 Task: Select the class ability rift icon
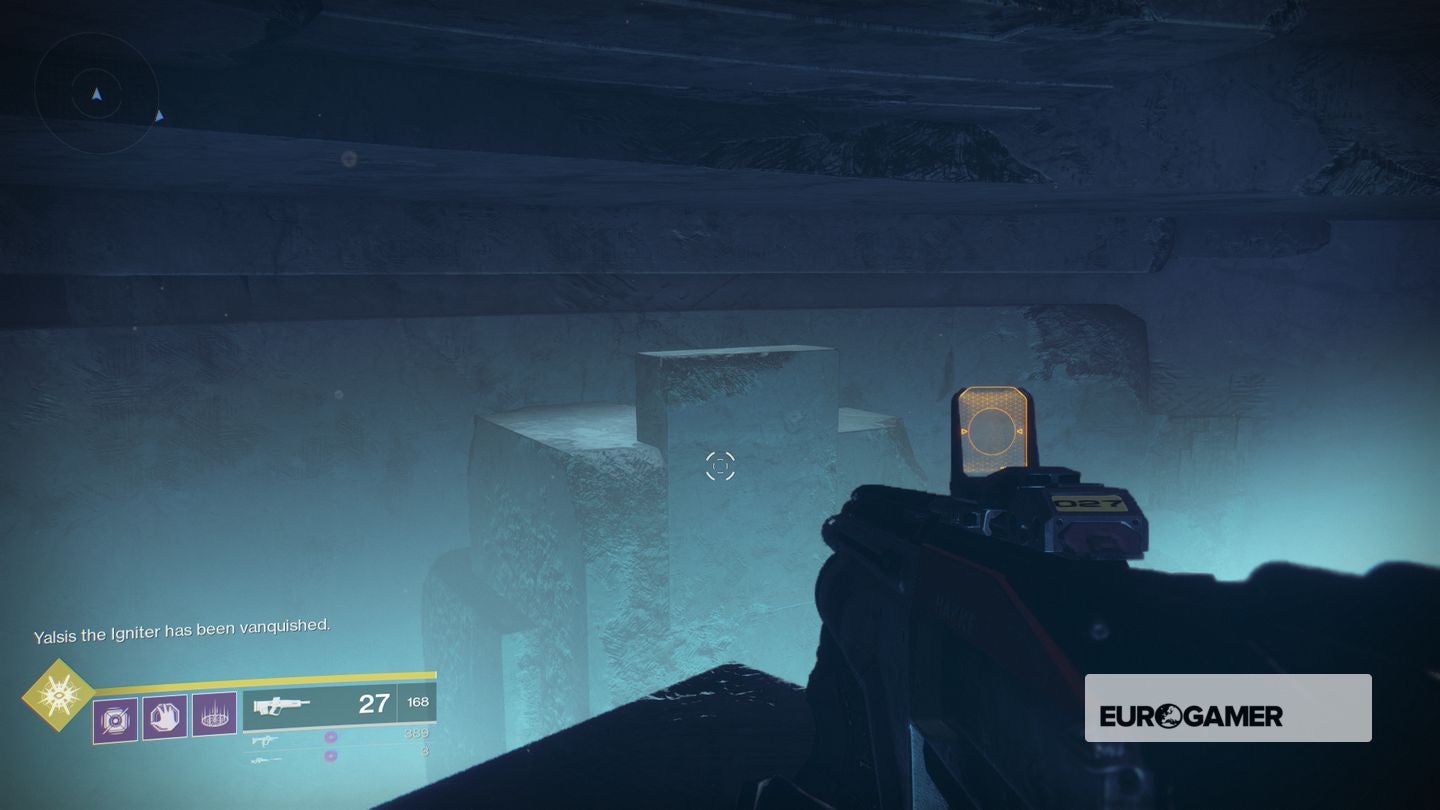point(216,716)
